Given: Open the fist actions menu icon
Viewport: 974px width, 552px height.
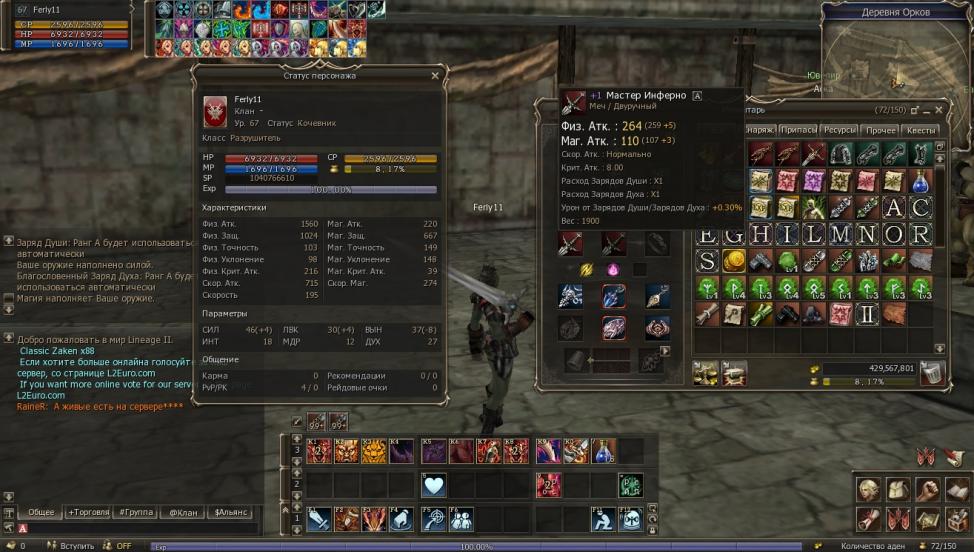Looking at the screenshot, I should click(928, 490).
